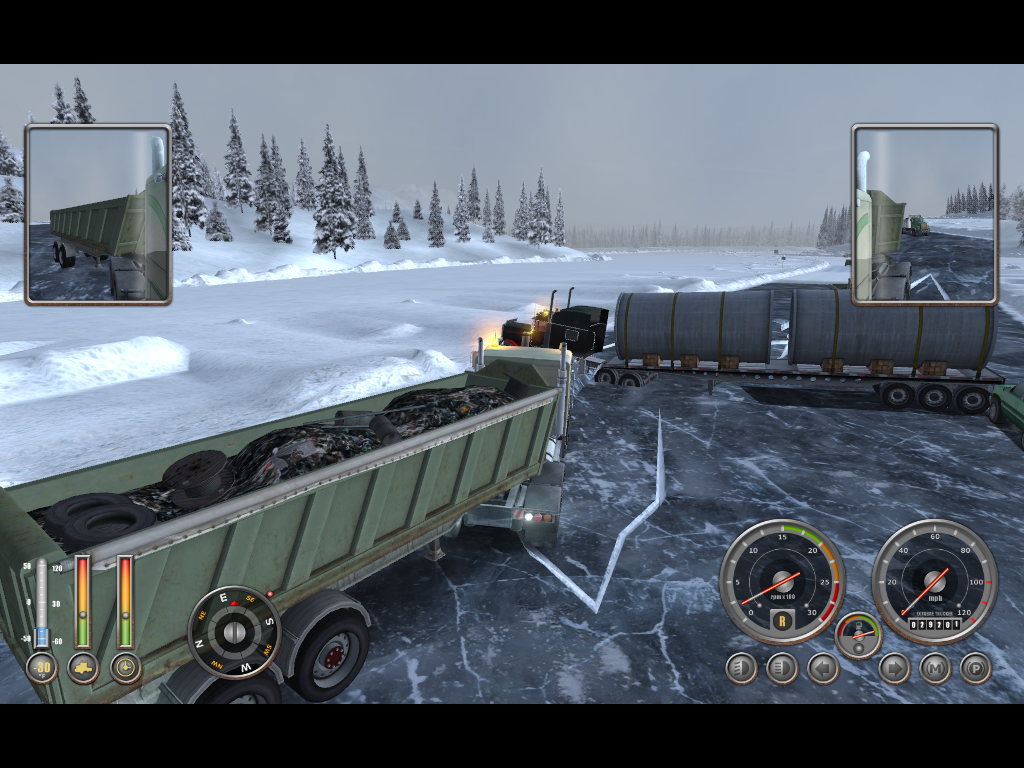
Task: Activate the left turn signal arrow button
Action: [822, 668]
